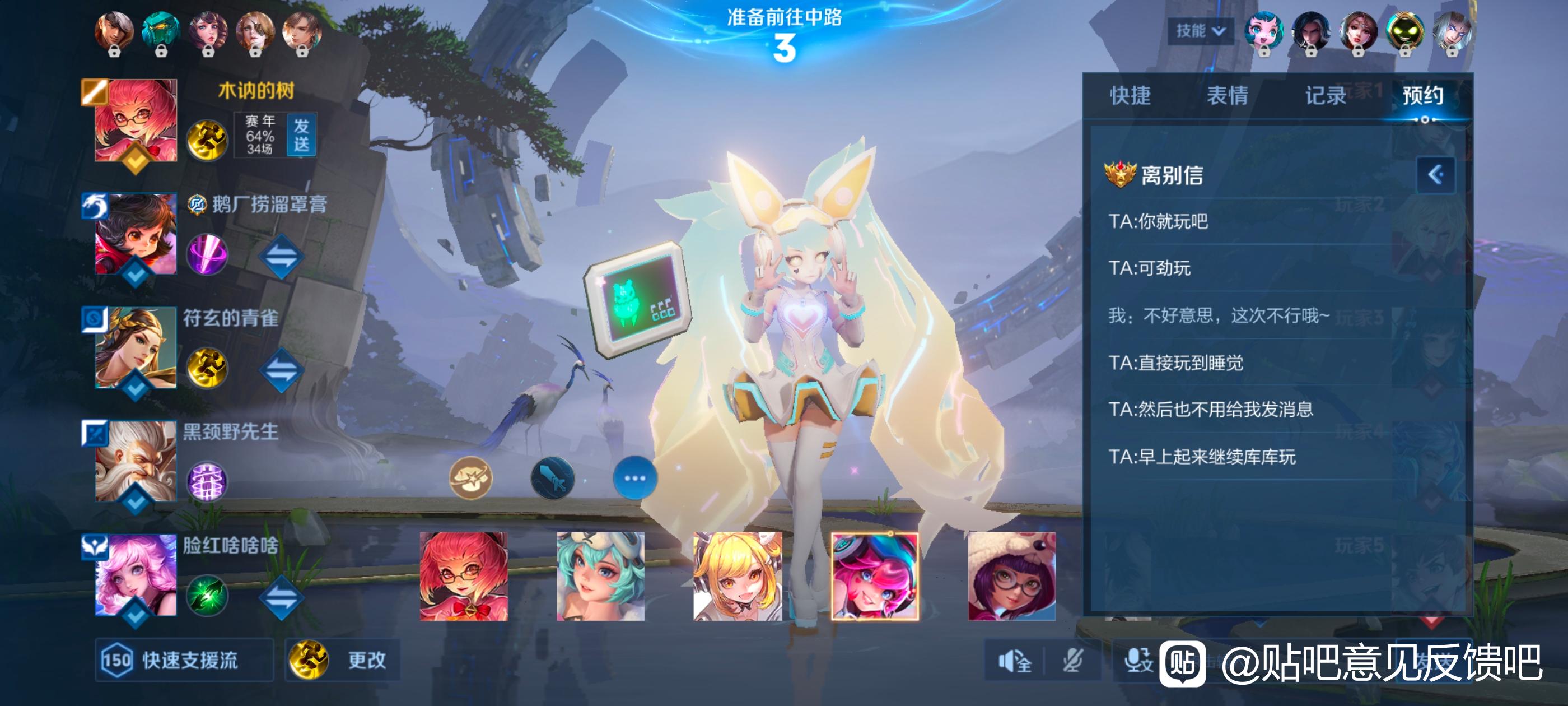
Task: Pick the purple-haired sheep hat skin thumbnail
Action: click(x=1012, y=576)
